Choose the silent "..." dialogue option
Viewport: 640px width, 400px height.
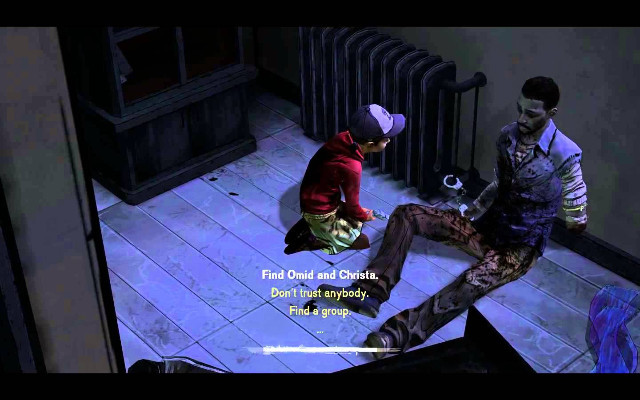[319, 328]
